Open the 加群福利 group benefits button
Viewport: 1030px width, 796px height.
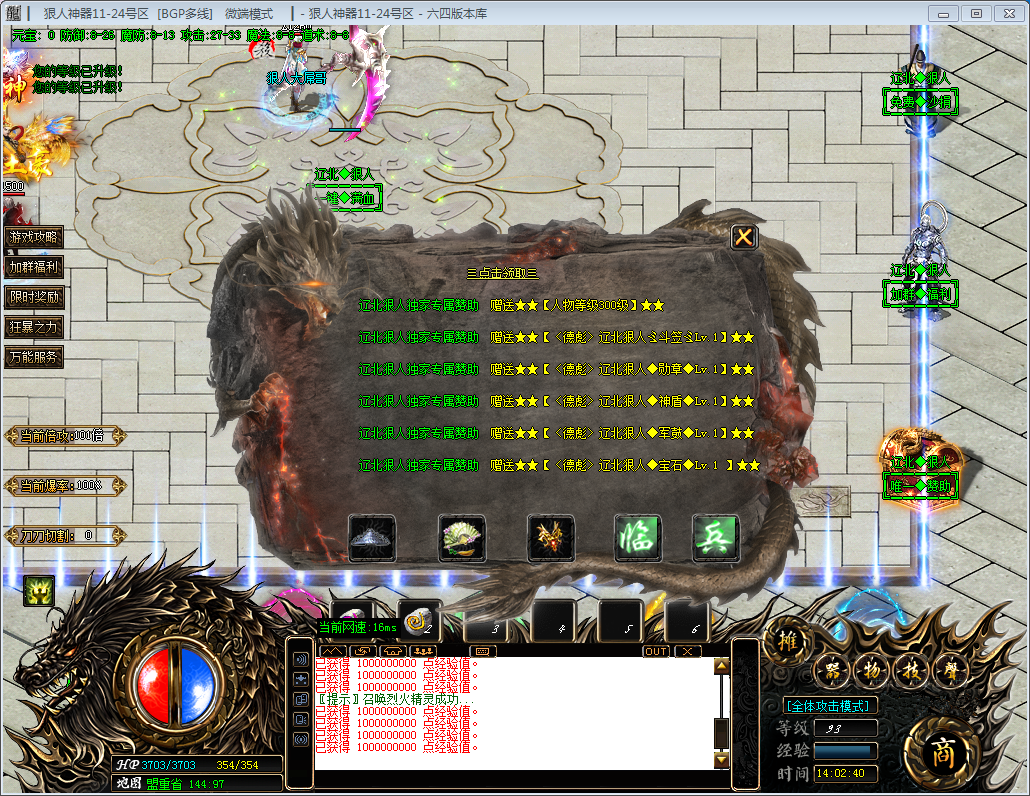(x=34, y=267)
